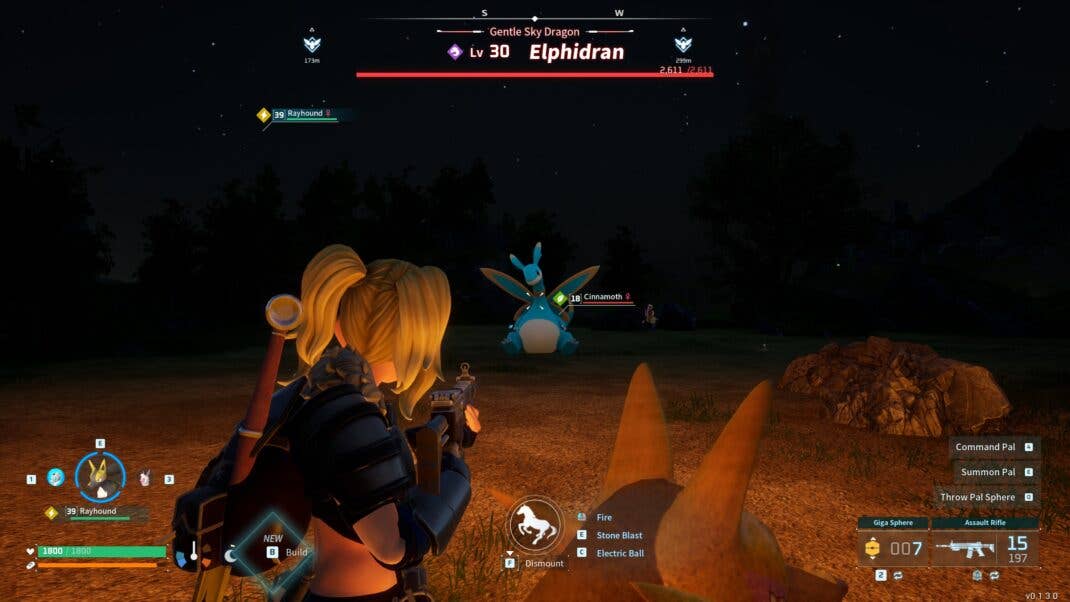Use the Fire skill

click(x=604, y=518)
